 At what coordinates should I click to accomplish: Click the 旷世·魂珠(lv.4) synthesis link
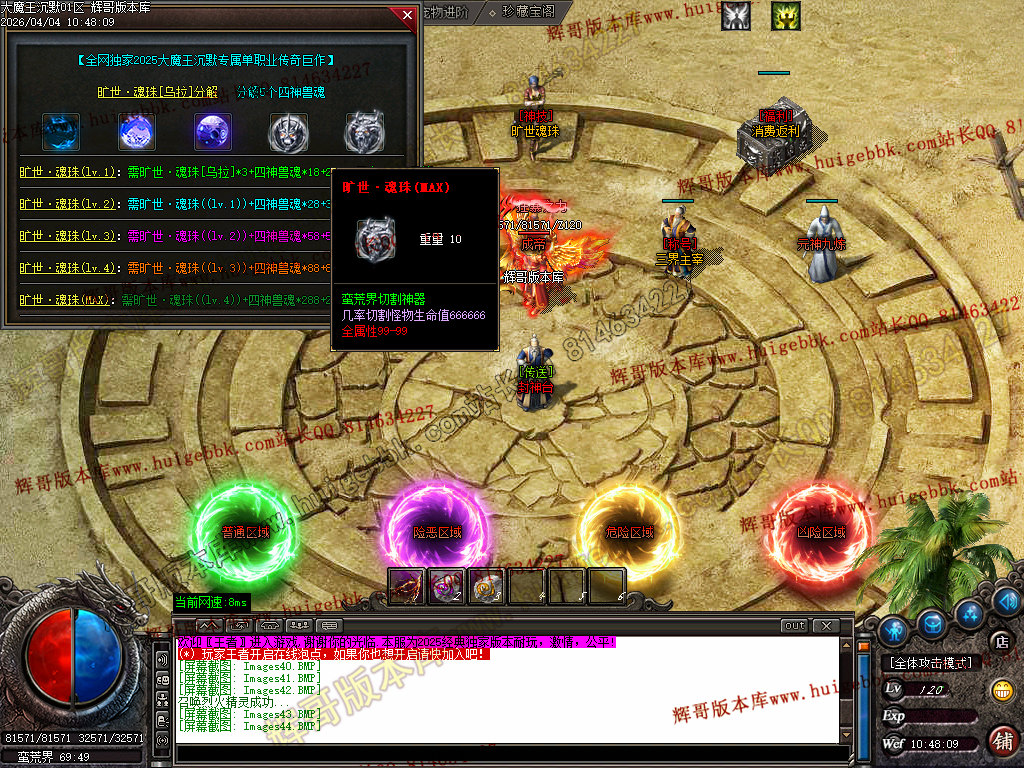(68, 268)
